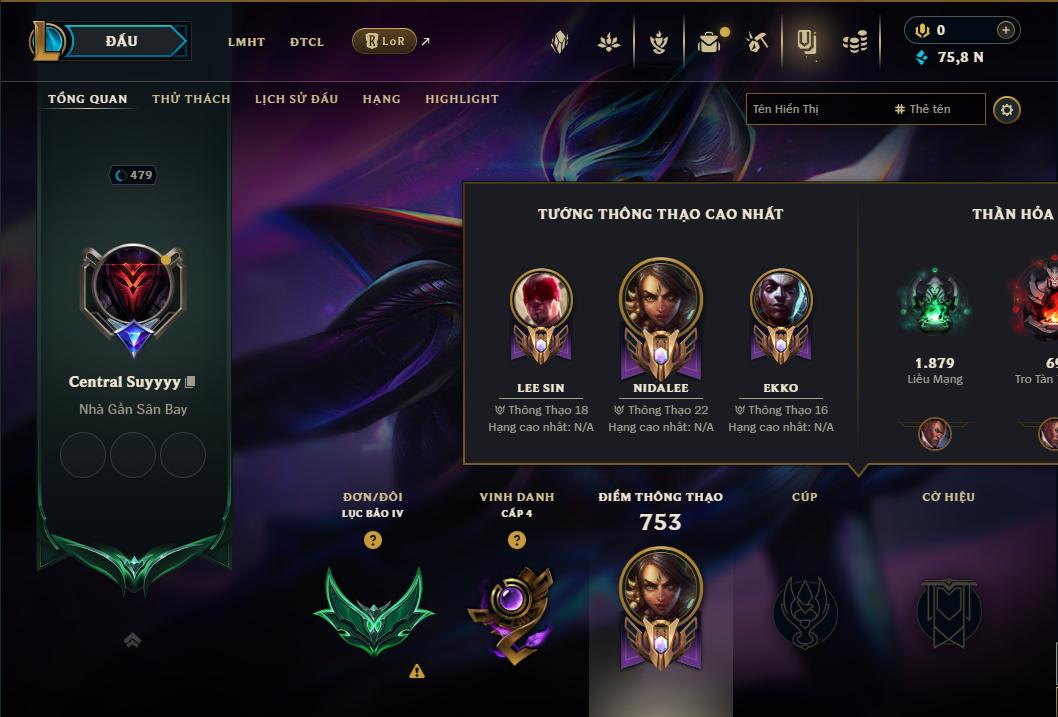Switch to the THỬ THÁCH tab
Image resolution: width=1058 pixels, height=717 pixels.
point(191,99)
